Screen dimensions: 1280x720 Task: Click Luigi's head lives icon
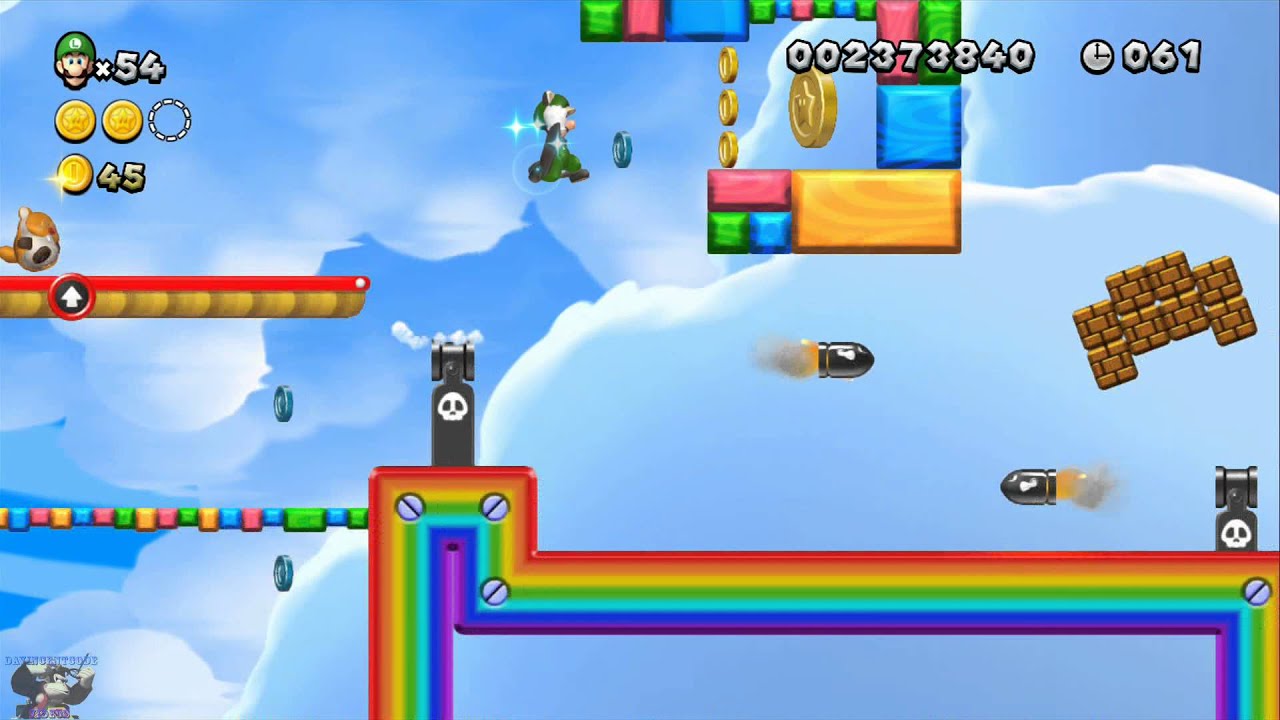[x=75, y=60]
